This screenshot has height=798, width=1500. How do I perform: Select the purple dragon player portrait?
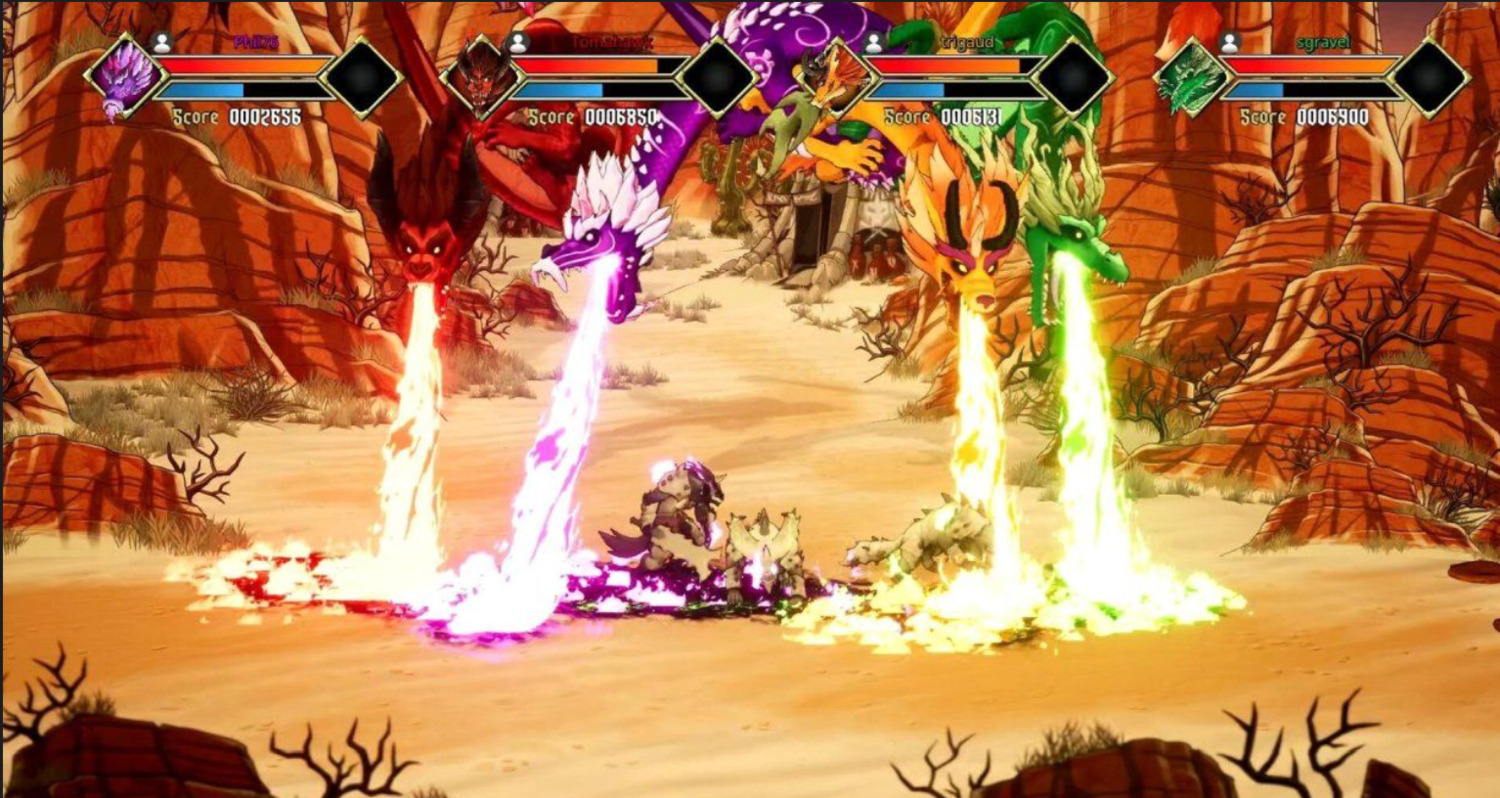(126, 76)
